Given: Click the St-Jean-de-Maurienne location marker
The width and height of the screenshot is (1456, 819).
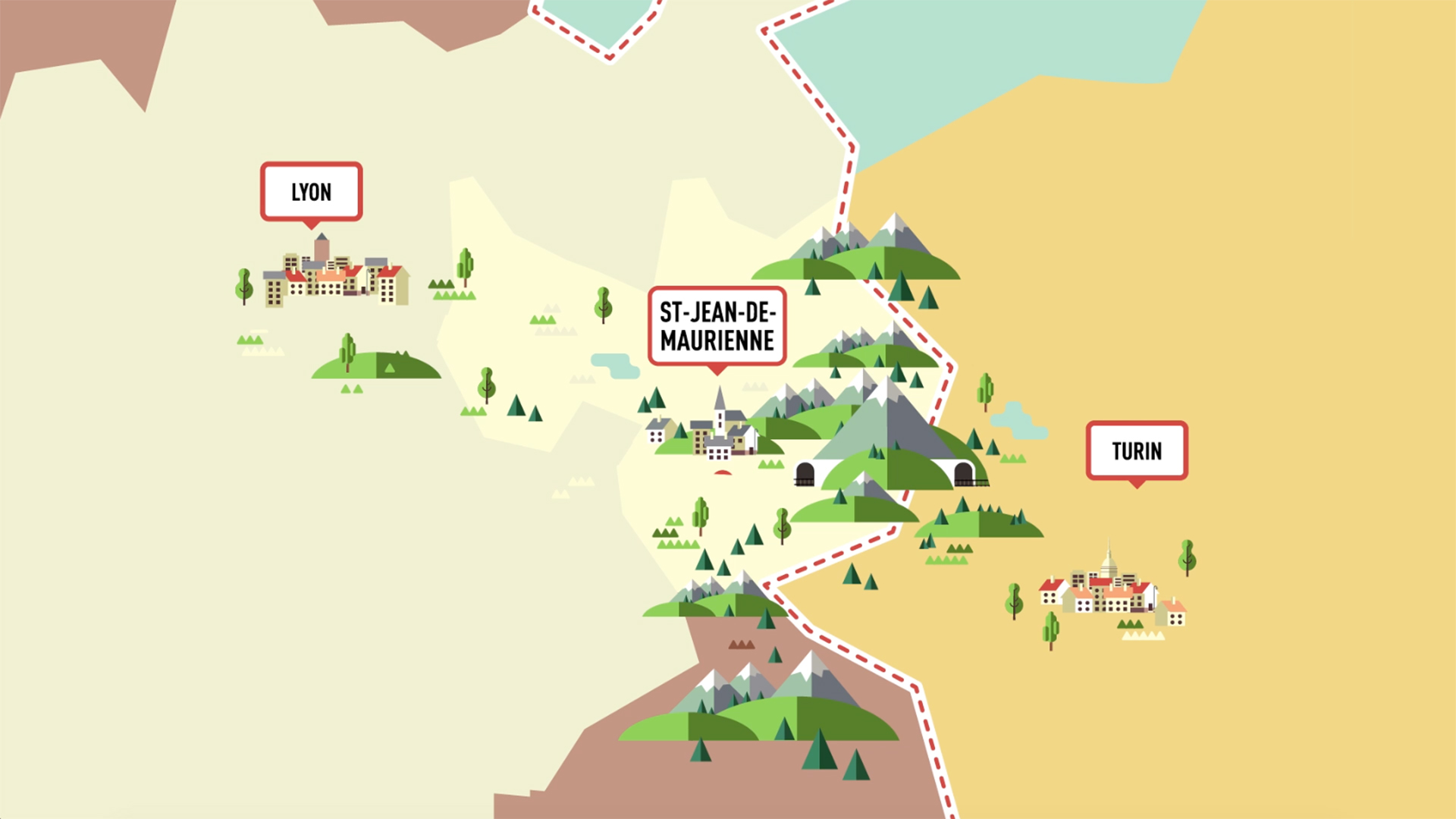Looking at the screenshot, I should (717, 327).
